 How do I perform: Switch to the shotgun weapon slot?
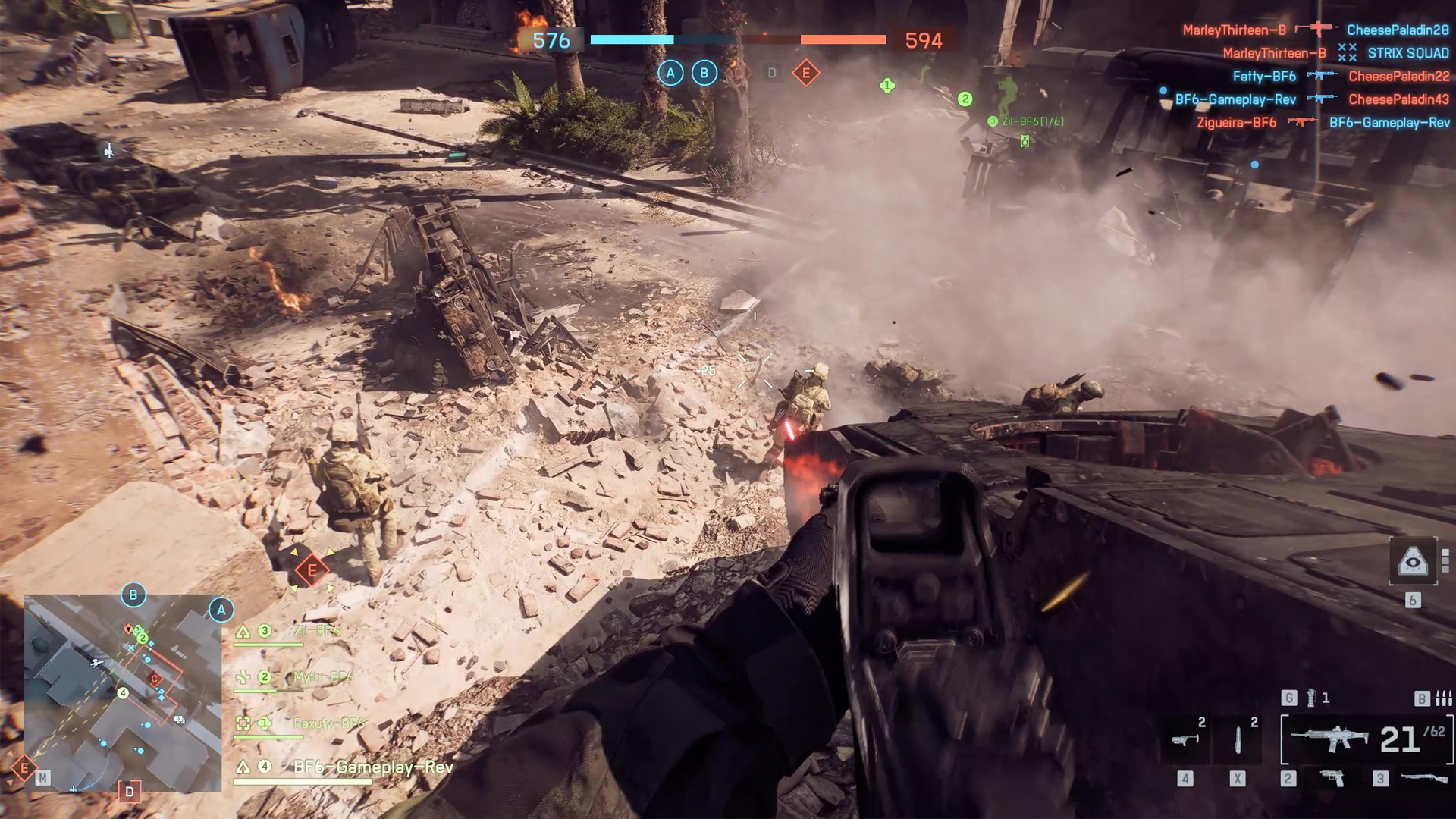(1424, 778)
